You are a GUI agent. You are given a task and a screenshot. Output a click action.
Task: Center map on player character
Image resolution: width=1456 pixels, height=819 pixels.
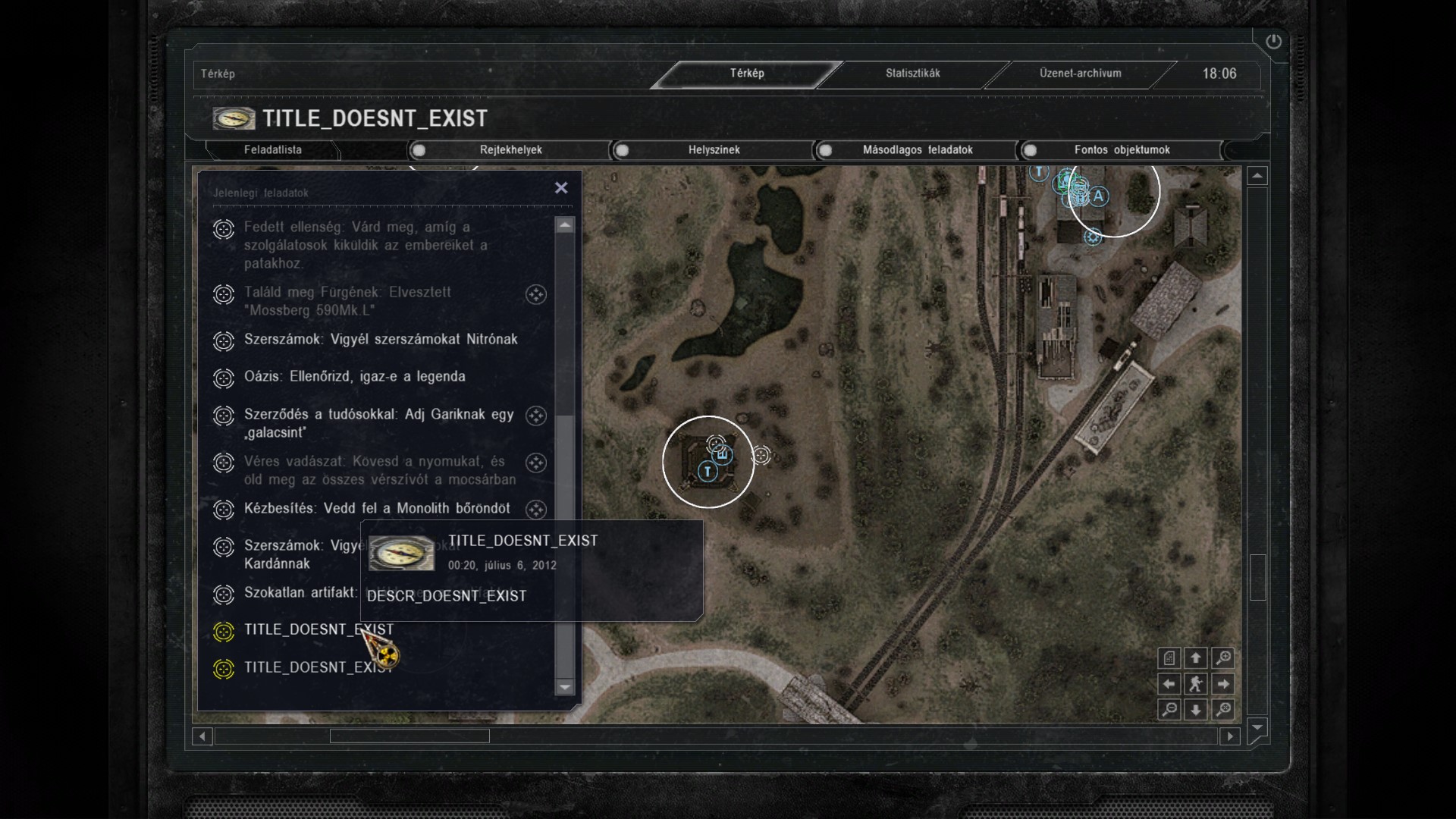click(1196, 684)
